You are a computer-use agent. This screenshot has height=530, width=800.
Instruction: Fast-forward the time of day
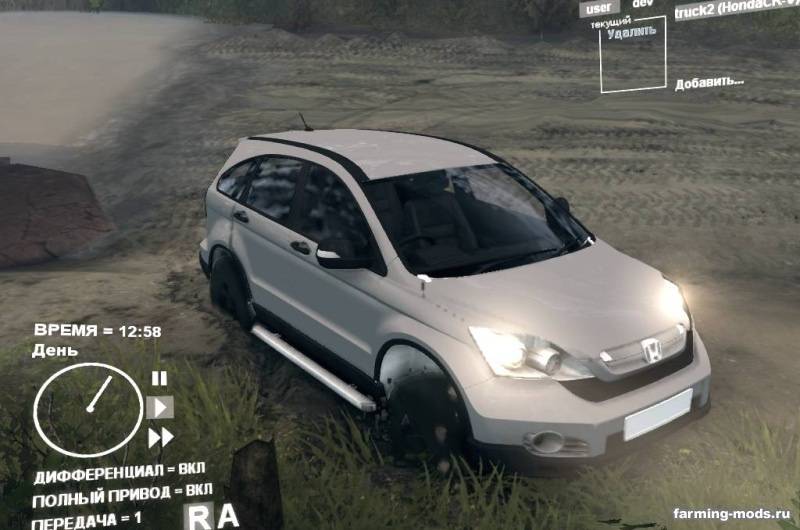pyautogui.click(x=160, y=437)
